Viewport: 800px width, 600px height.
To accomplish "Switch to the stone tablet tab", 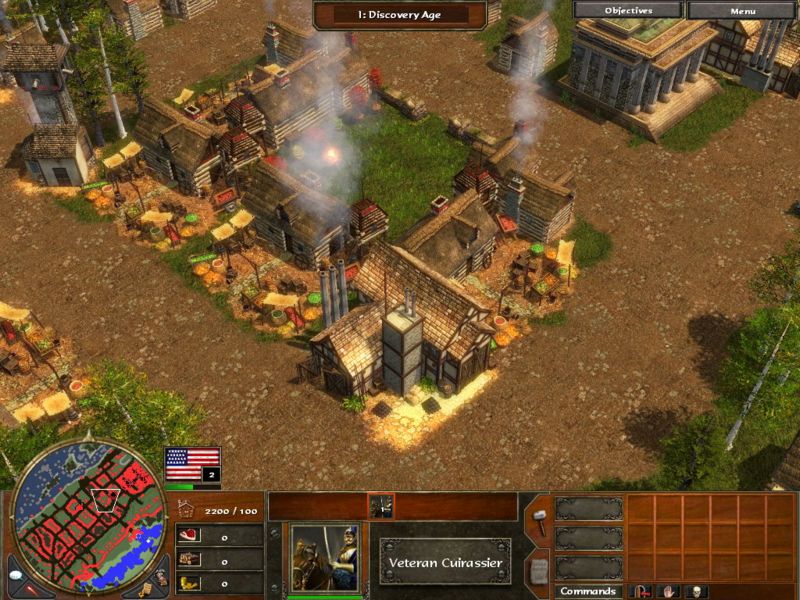I will click(x=538, y=570).
